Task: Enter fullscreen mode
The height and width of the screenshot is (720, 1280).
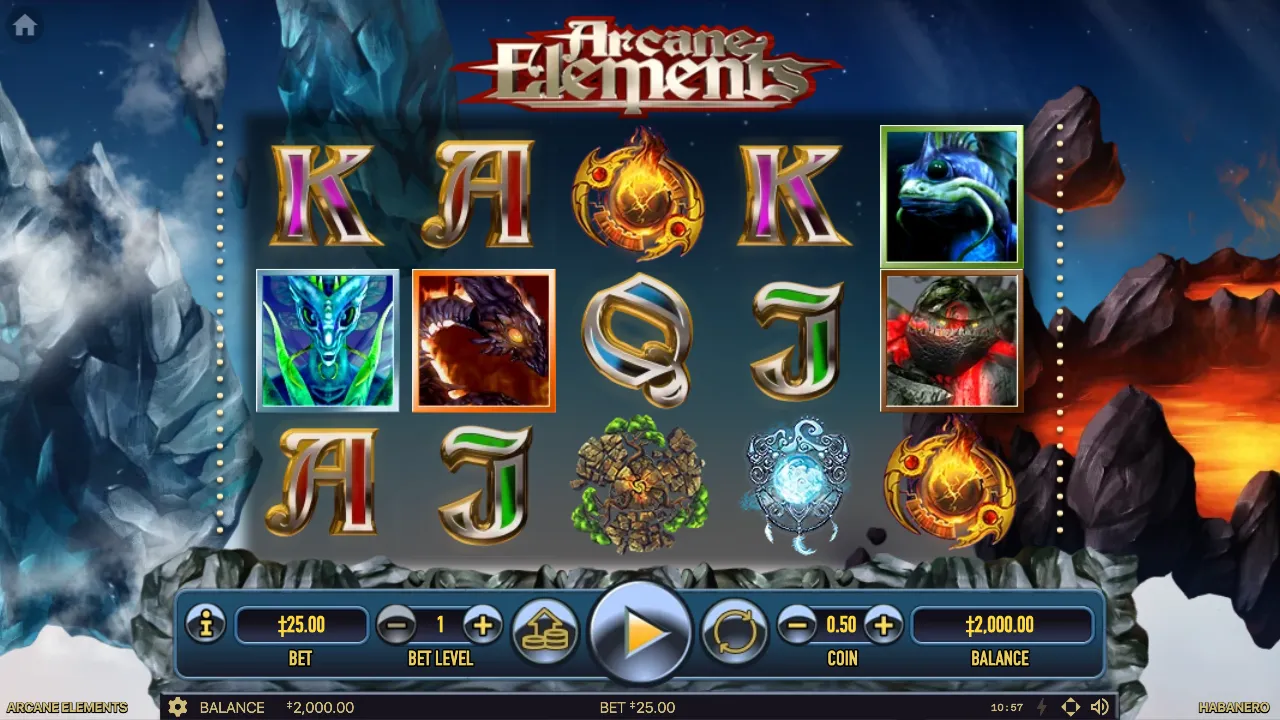Action: [1070, 707]
